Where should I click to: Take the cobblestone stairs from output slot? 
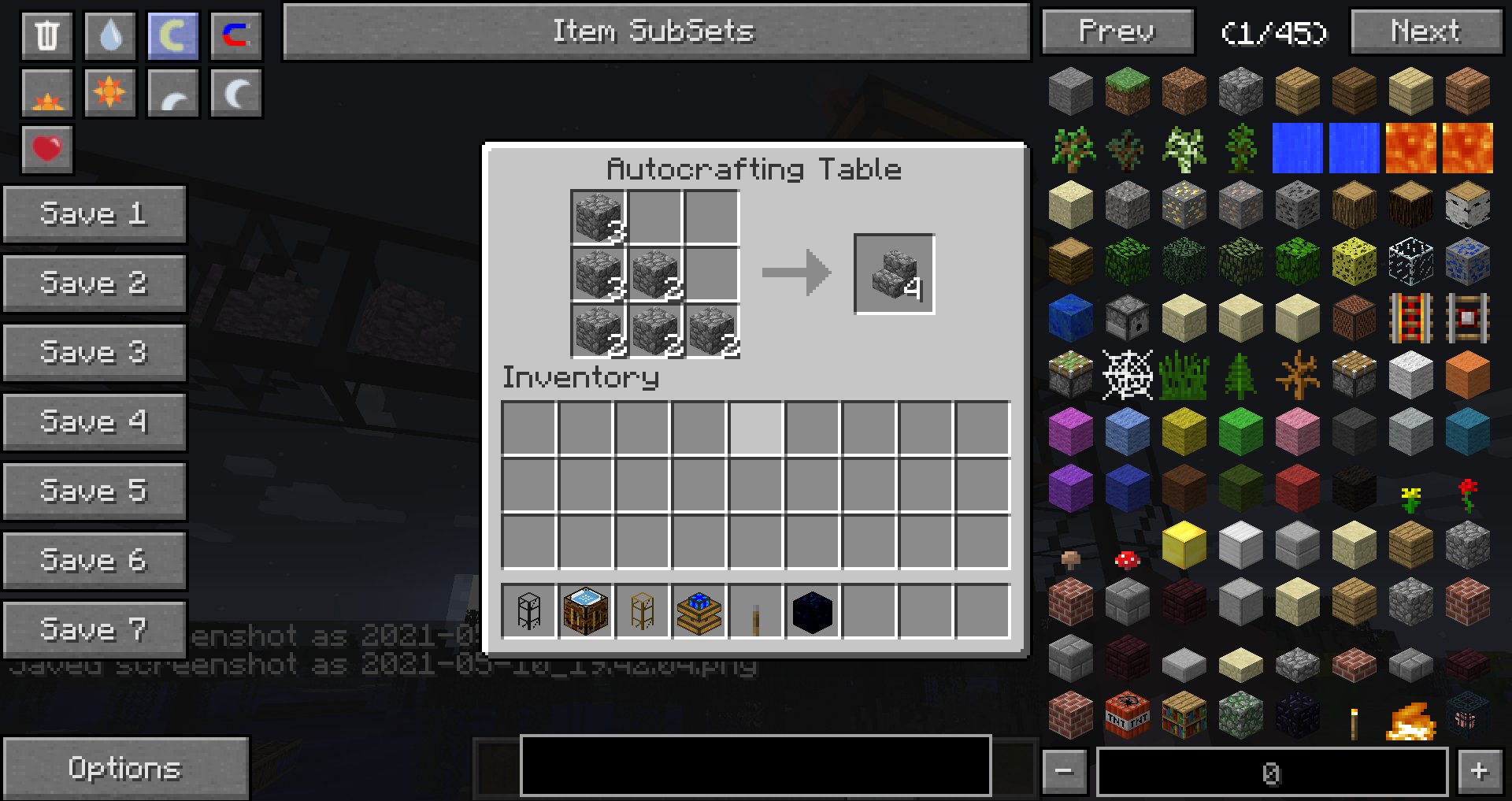(x=894, y=273)
